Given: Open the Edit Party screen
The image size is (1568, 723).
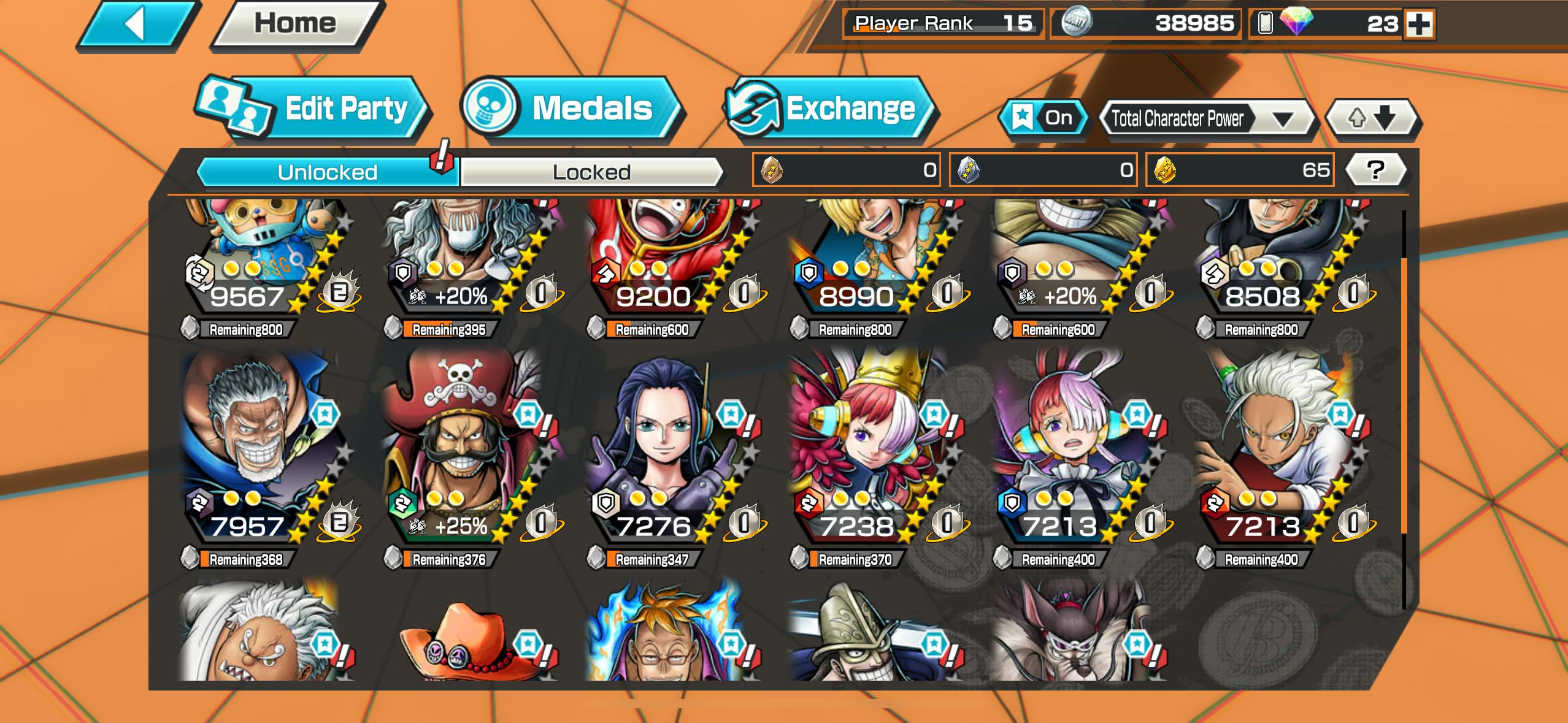Looking at the screenshot, I should click(313, 109).
